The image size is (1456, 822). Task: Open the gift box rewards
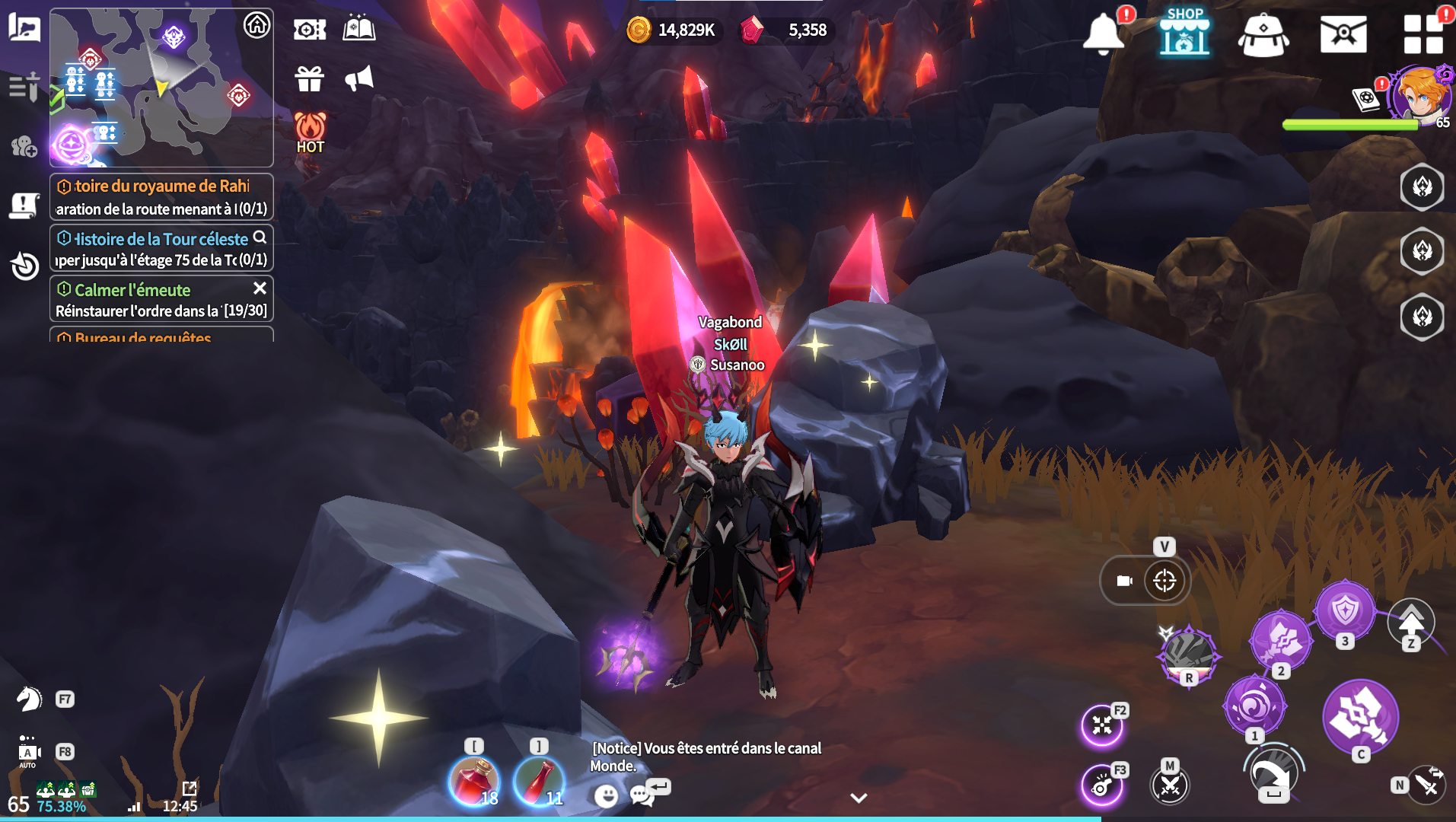tap(310, 78)
